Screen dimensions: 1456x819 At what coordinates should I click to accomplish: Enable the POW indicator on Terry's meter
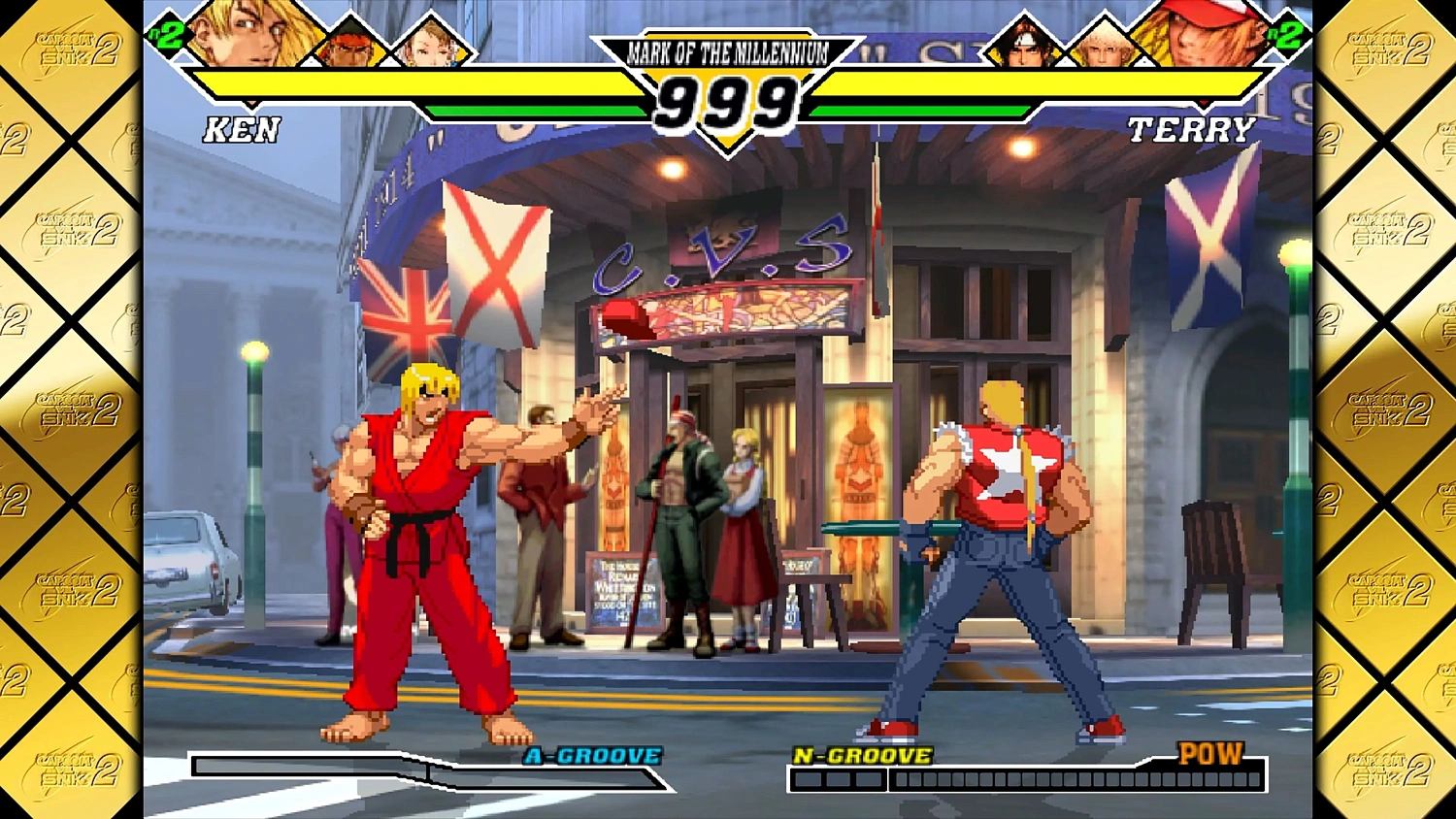click(1209, 752)
